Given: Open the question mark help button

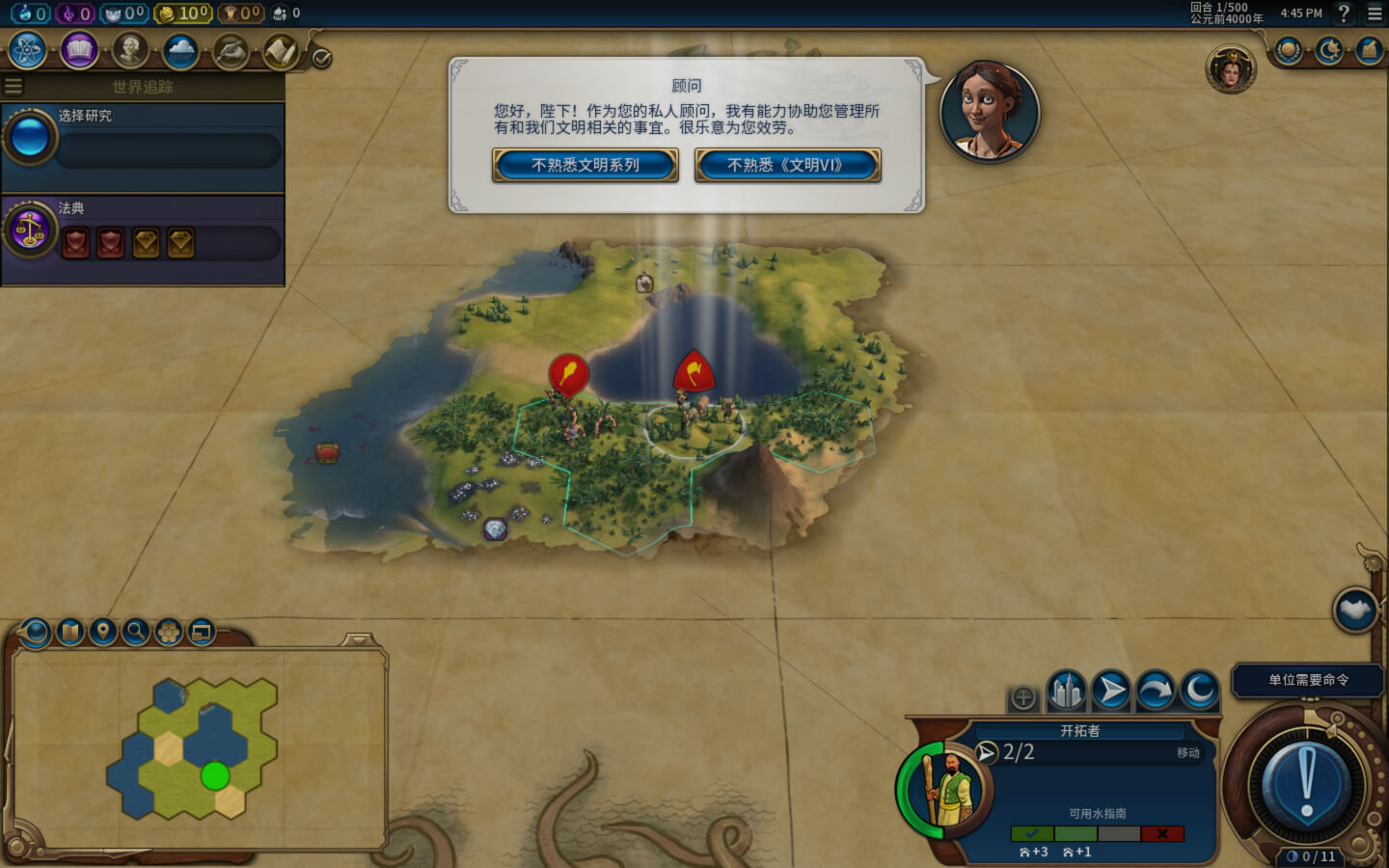Looking at the screenshot, I should tap(1343, 14).
